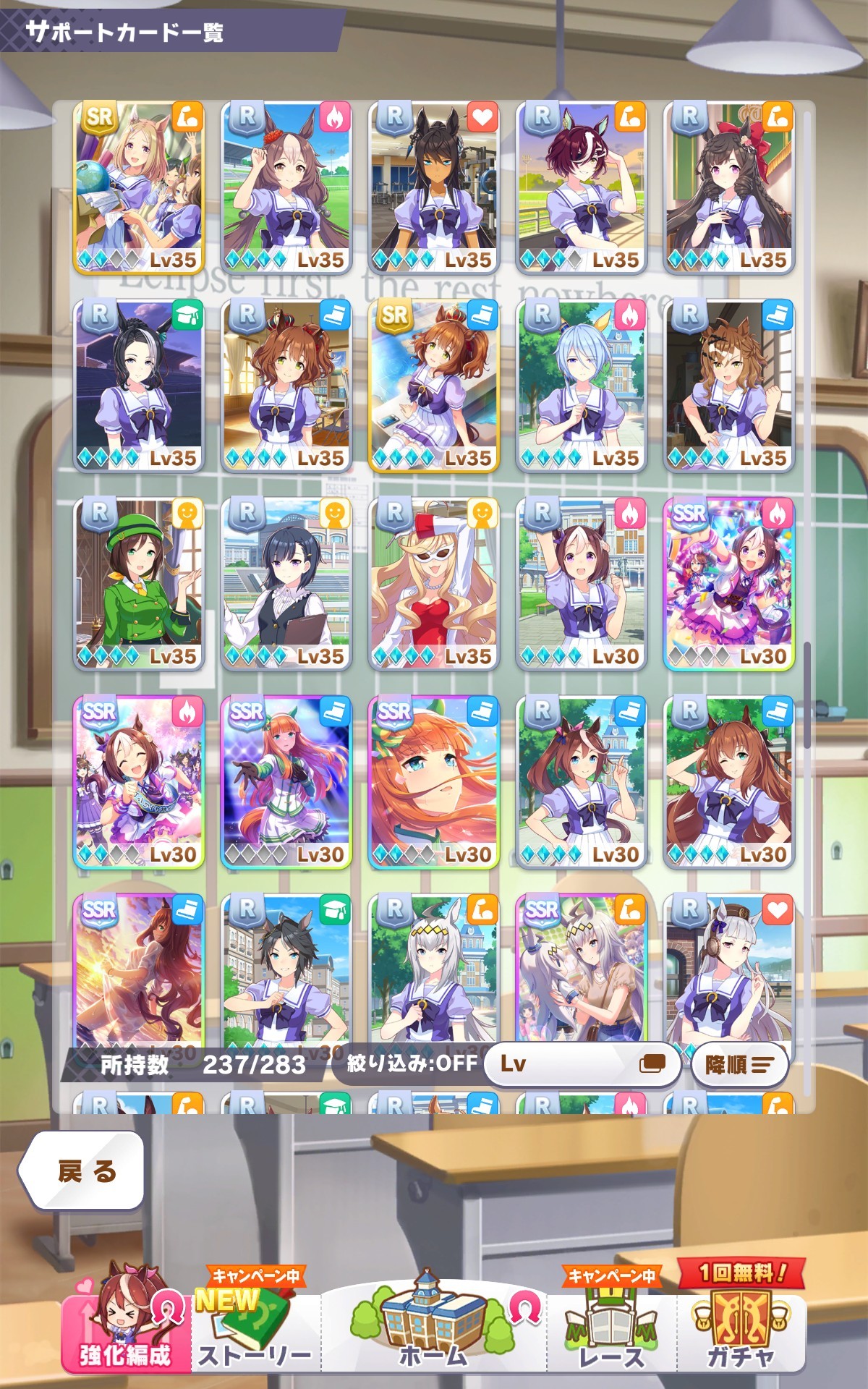Go back with the 戻る button
This screenshot has width=868, height=1389.
click(x=81, y=1170)
